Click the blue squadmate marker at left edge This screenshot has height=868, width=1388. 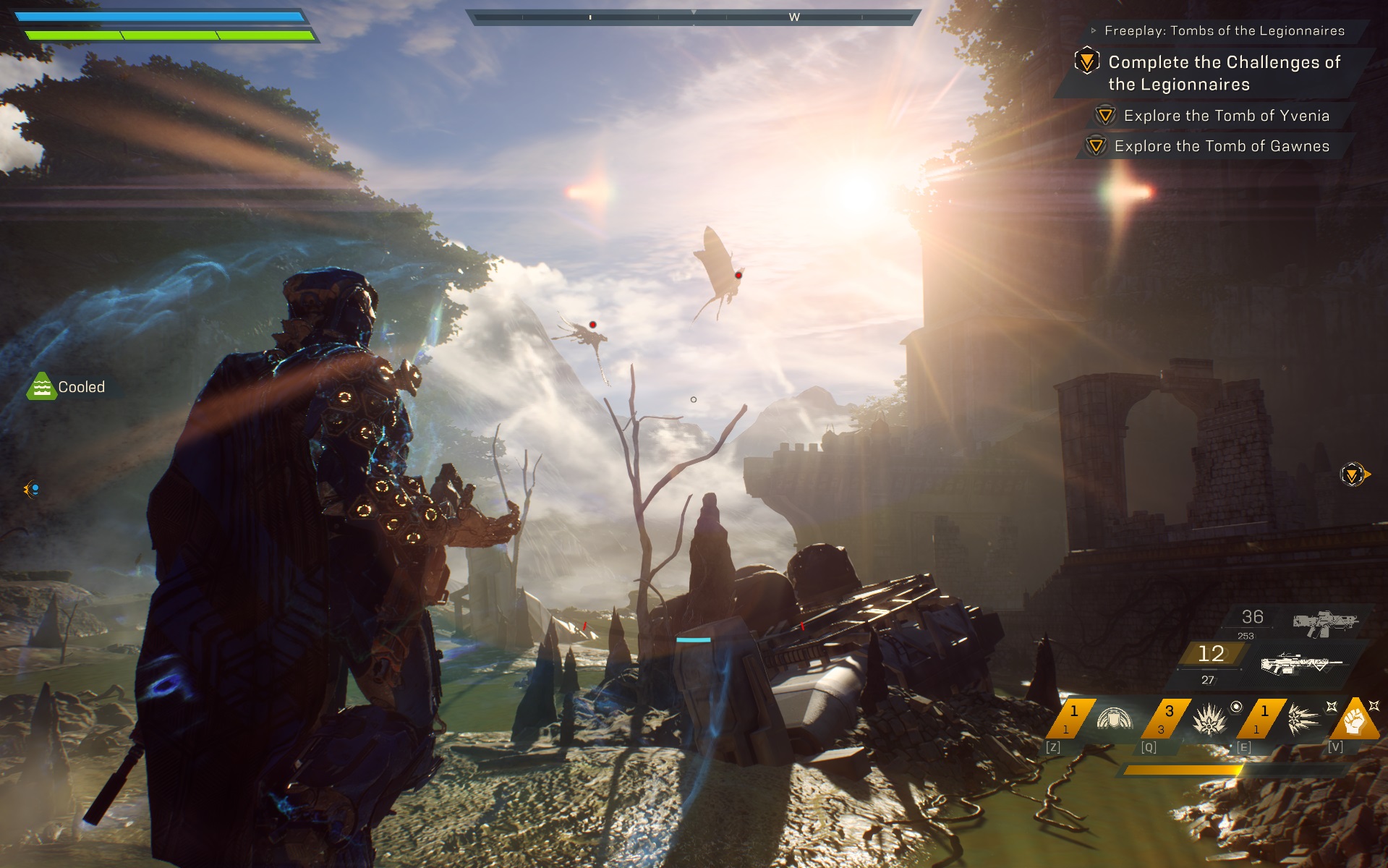point(32,490)
